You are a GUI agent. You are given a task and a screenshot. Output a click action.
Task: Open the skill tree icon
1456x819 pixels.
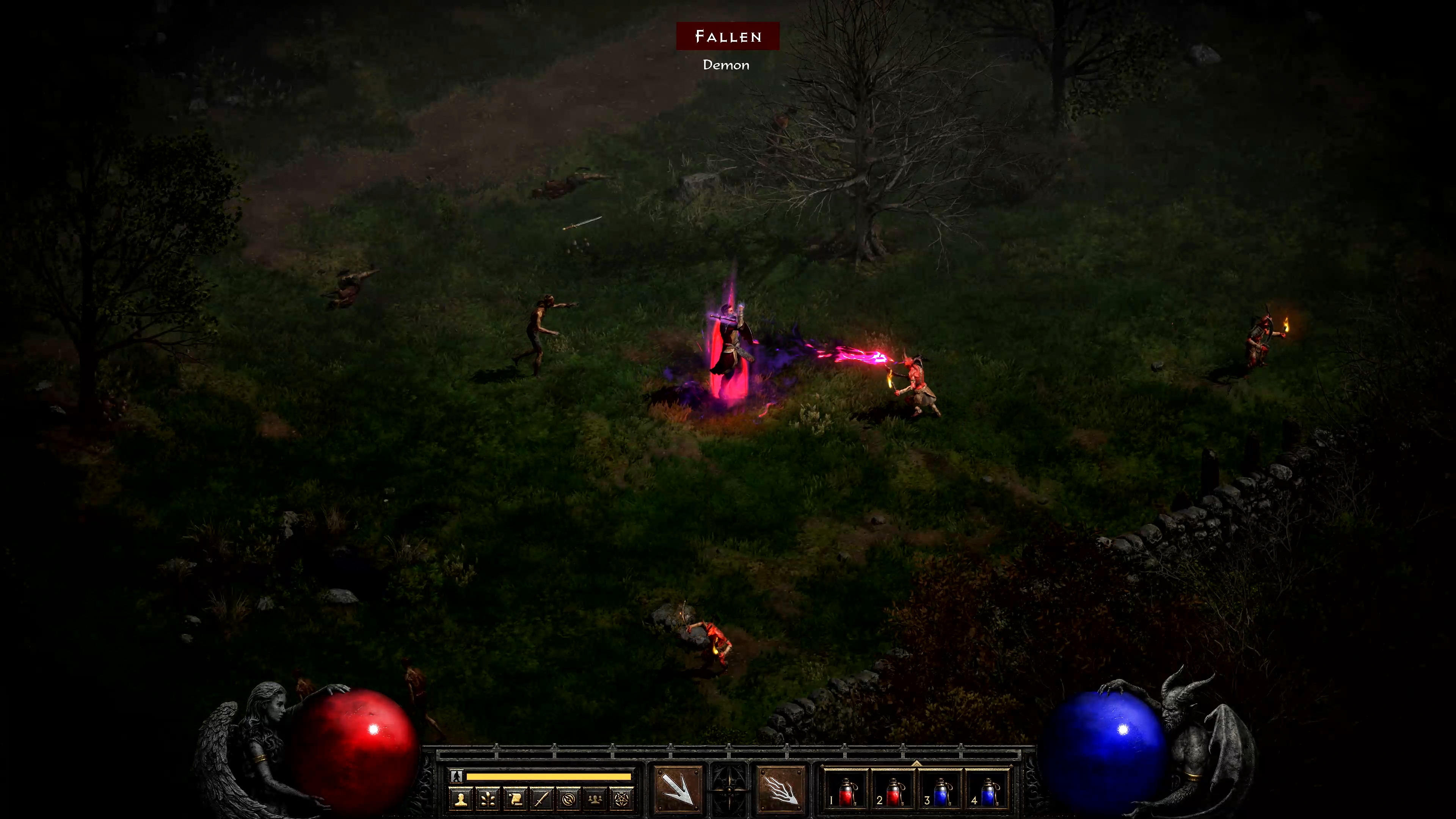[x=488, y=799]
